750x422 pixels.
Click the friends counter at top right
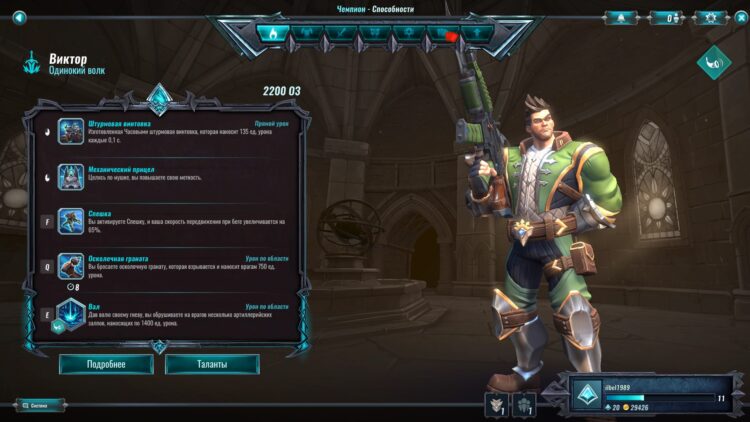click(666, 17)
